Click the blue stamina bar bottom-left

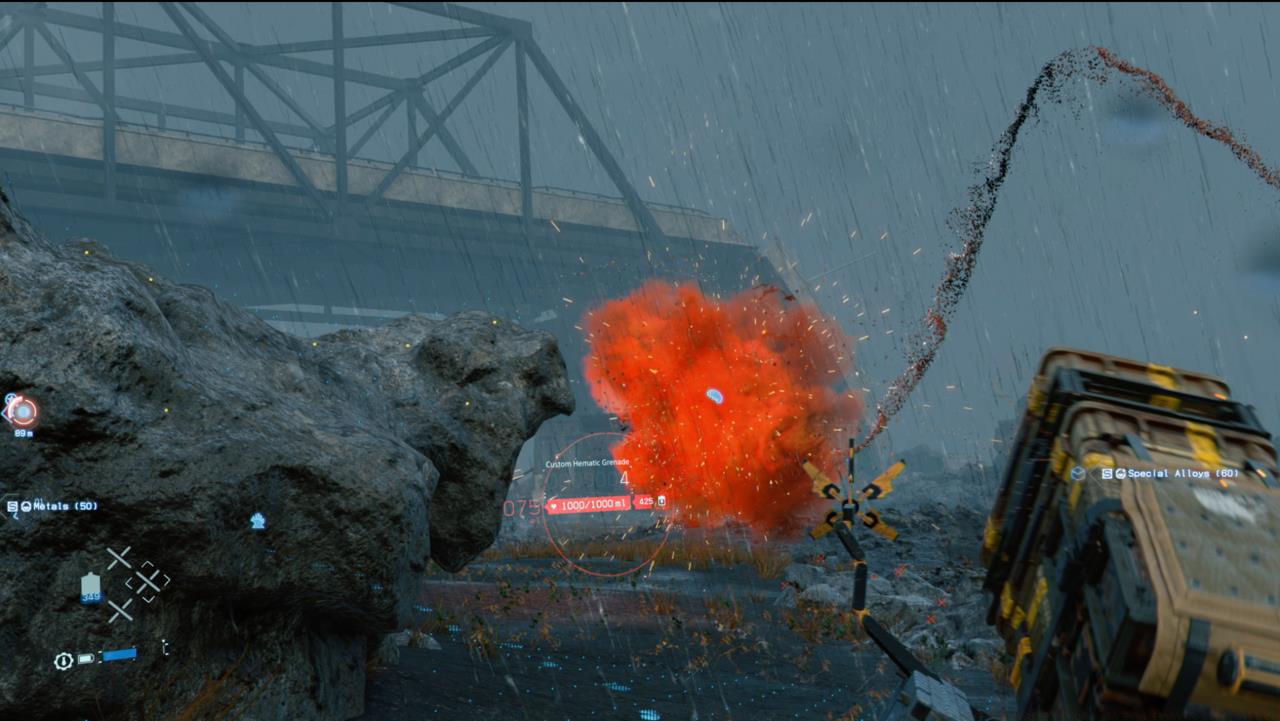point(119,654)
